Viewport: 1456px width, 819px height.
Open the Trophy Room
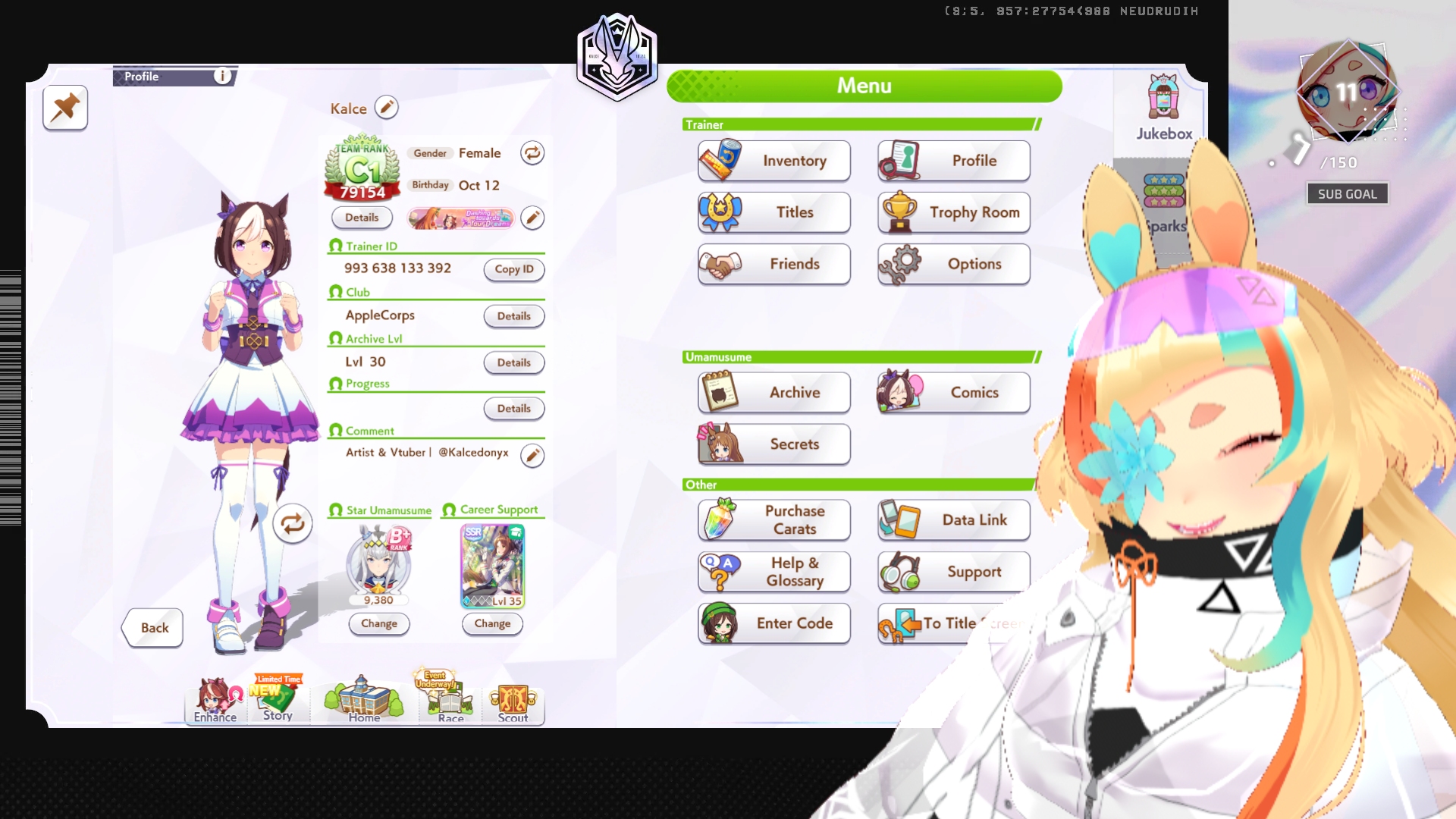point(953,212)
